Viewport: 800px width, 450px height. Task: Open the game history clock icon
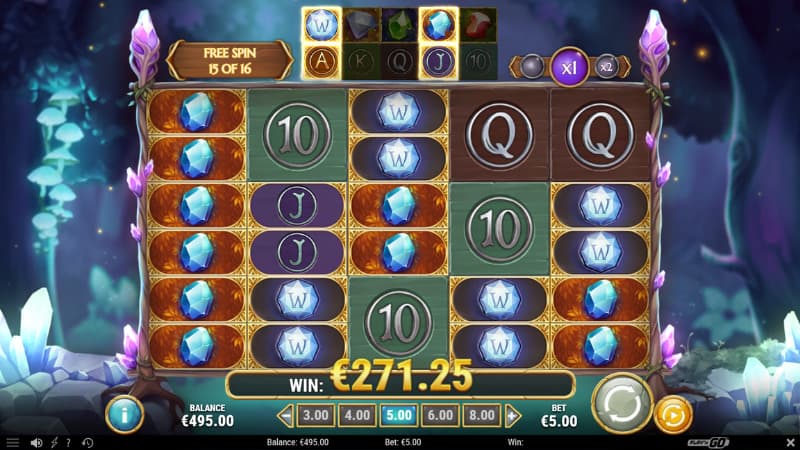87,442
